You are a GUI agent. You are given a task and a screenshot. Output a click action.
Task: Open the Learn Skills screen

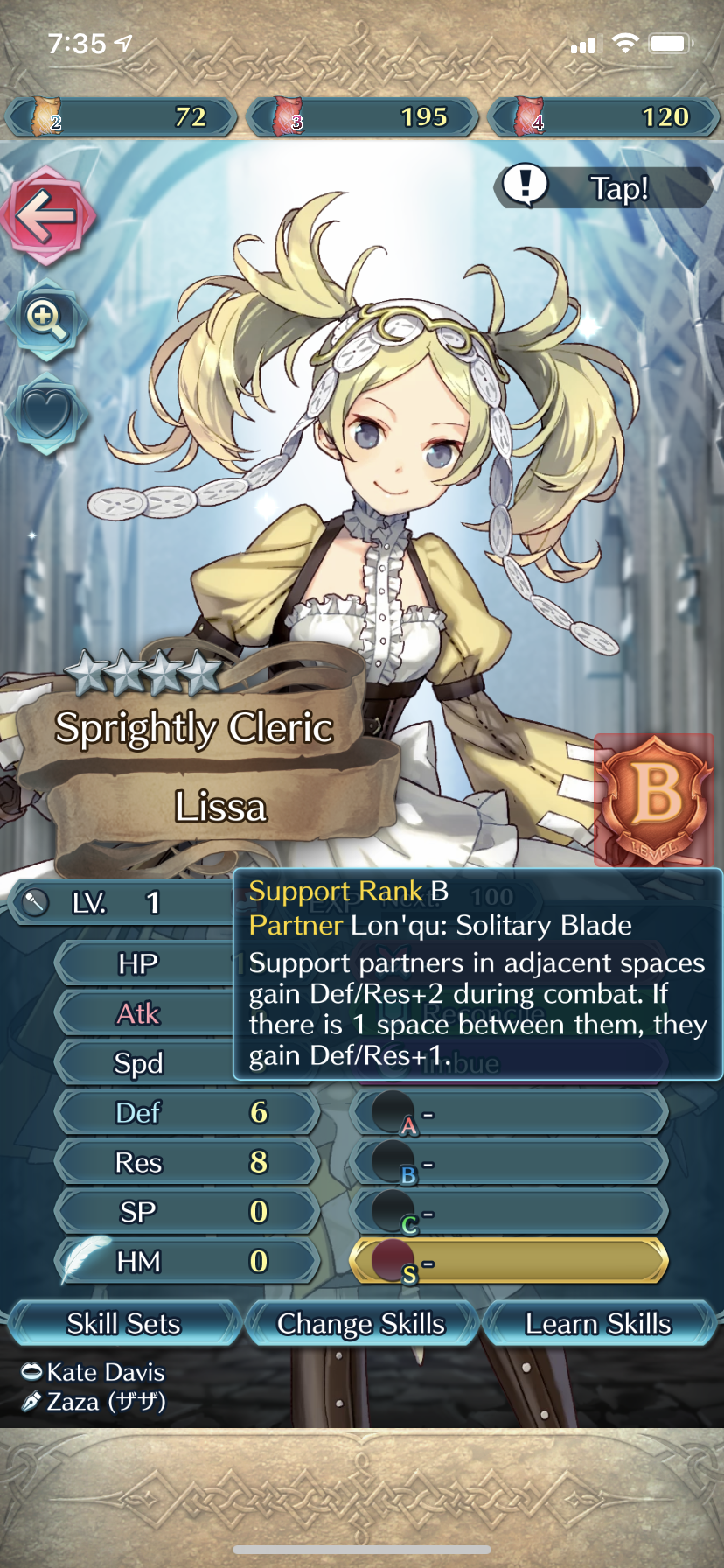click(x=598, y=1323)
